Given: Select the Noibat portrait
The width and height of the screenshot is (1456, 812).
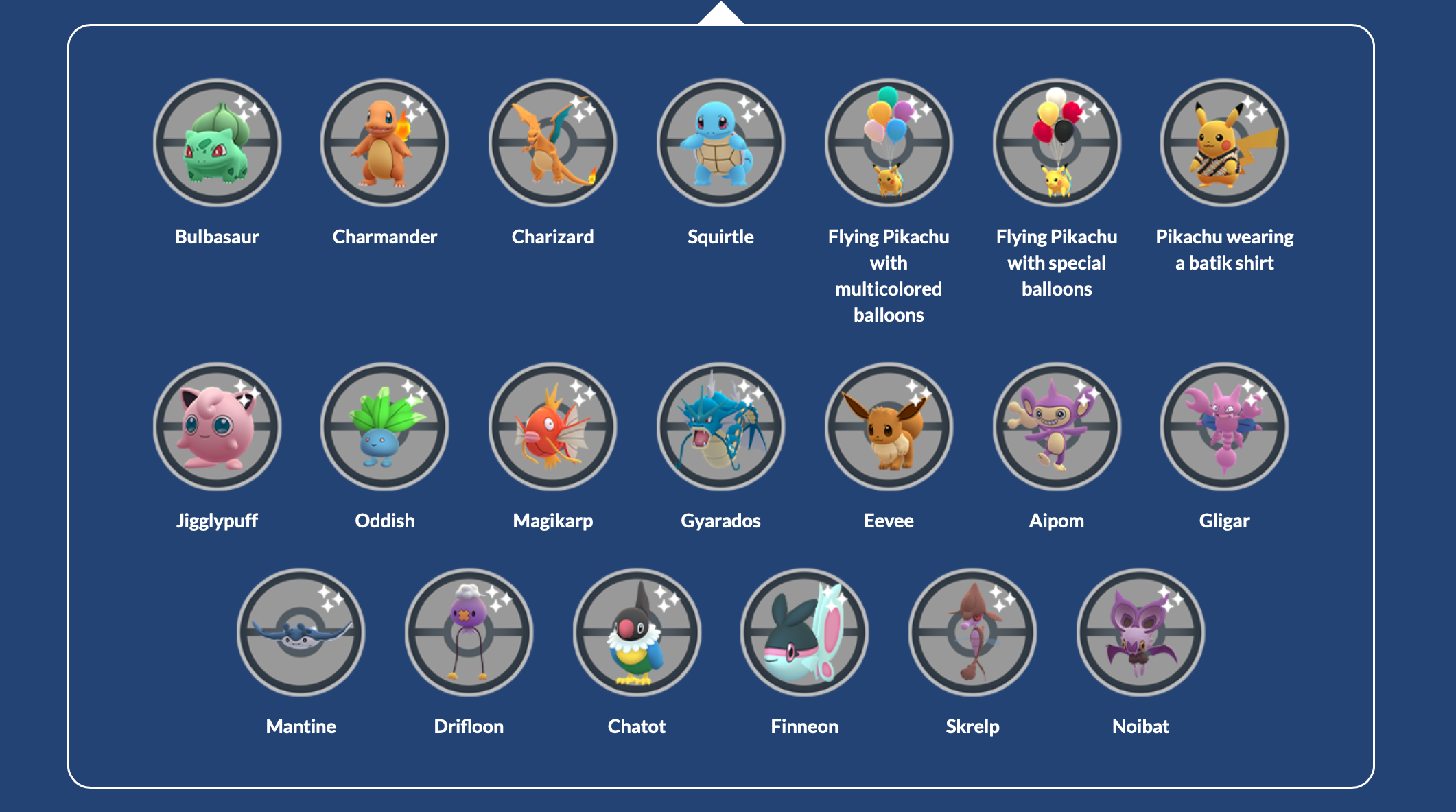Looking at the screenshot, I should click(x=1140, y=632).
